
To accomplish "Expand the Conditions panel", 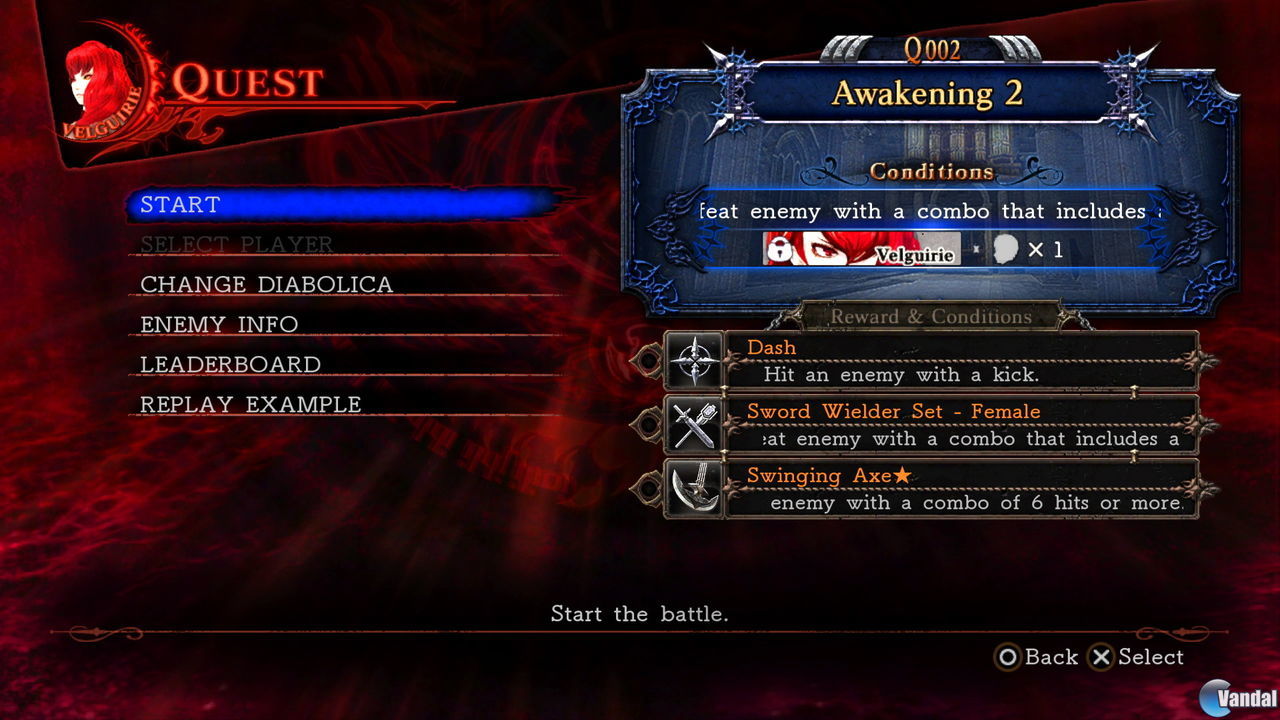I will tap(932, 171).
